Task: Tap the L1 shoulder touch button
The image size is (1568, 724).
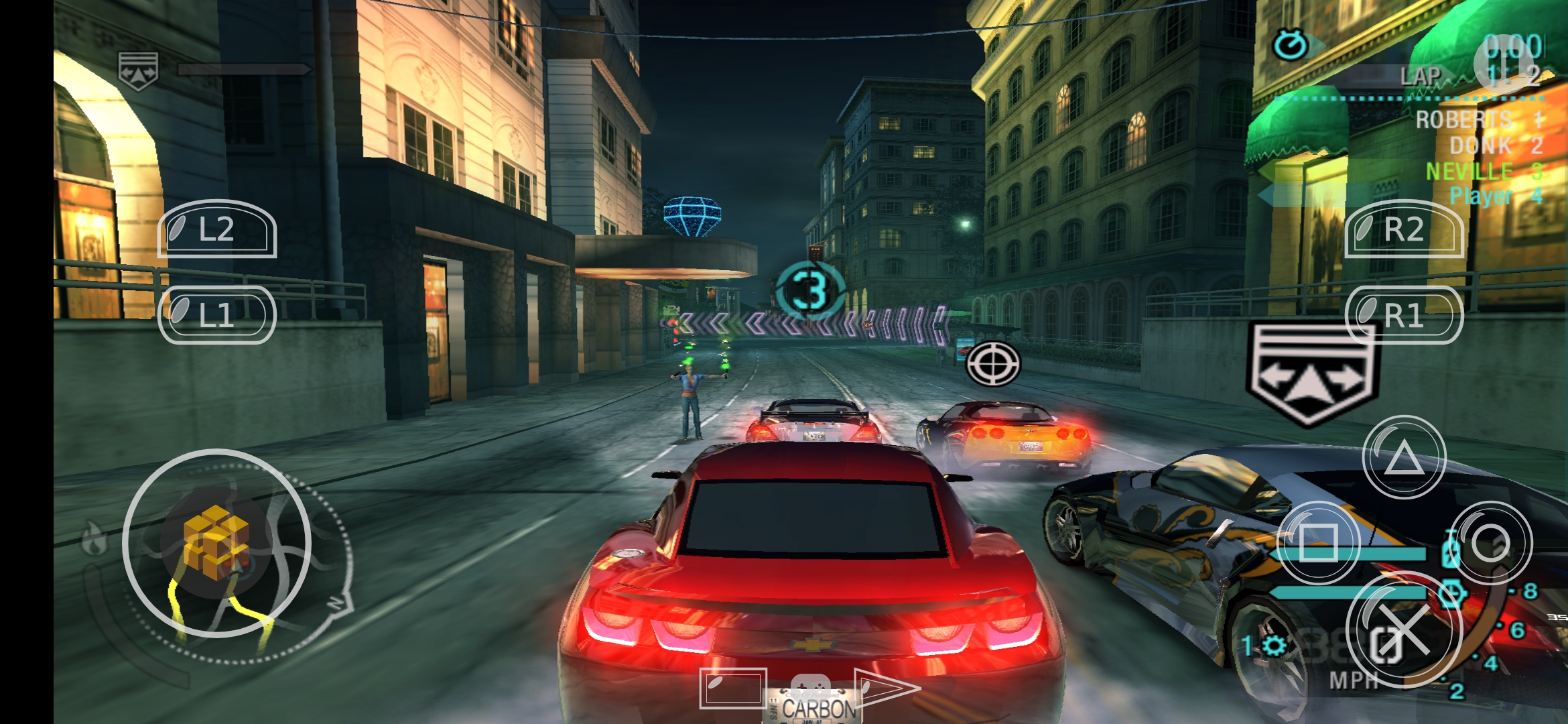Action: (x=216, y=315)
